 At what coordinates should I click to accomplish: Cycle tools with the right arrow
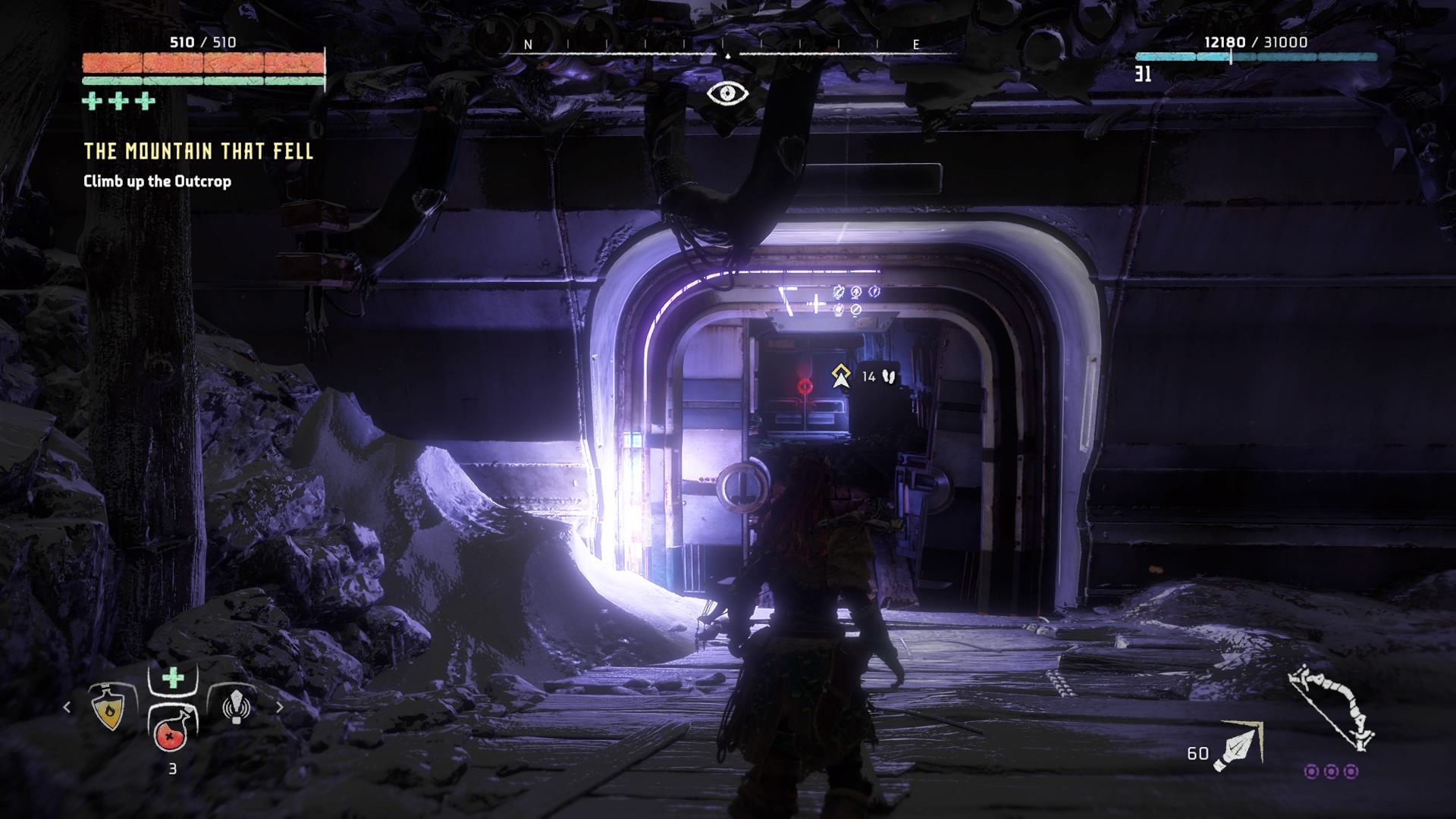pos(279,707)
